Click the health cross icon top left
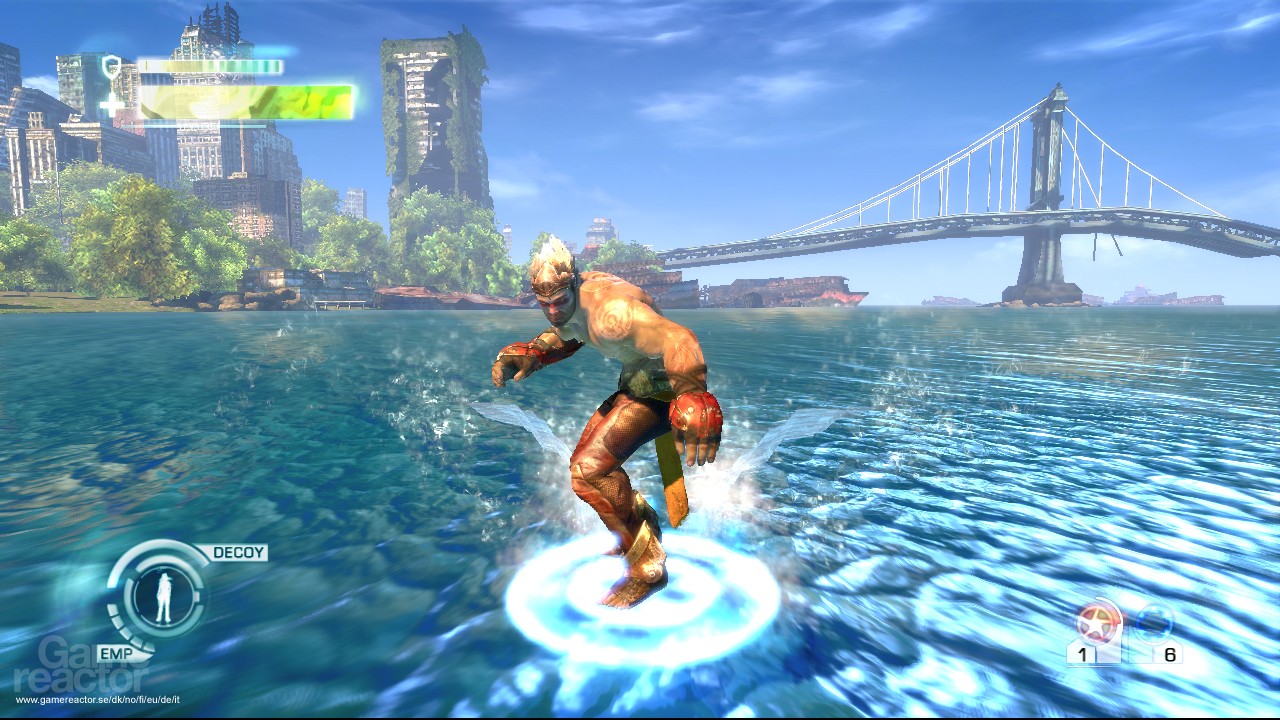 click(113, 103)
